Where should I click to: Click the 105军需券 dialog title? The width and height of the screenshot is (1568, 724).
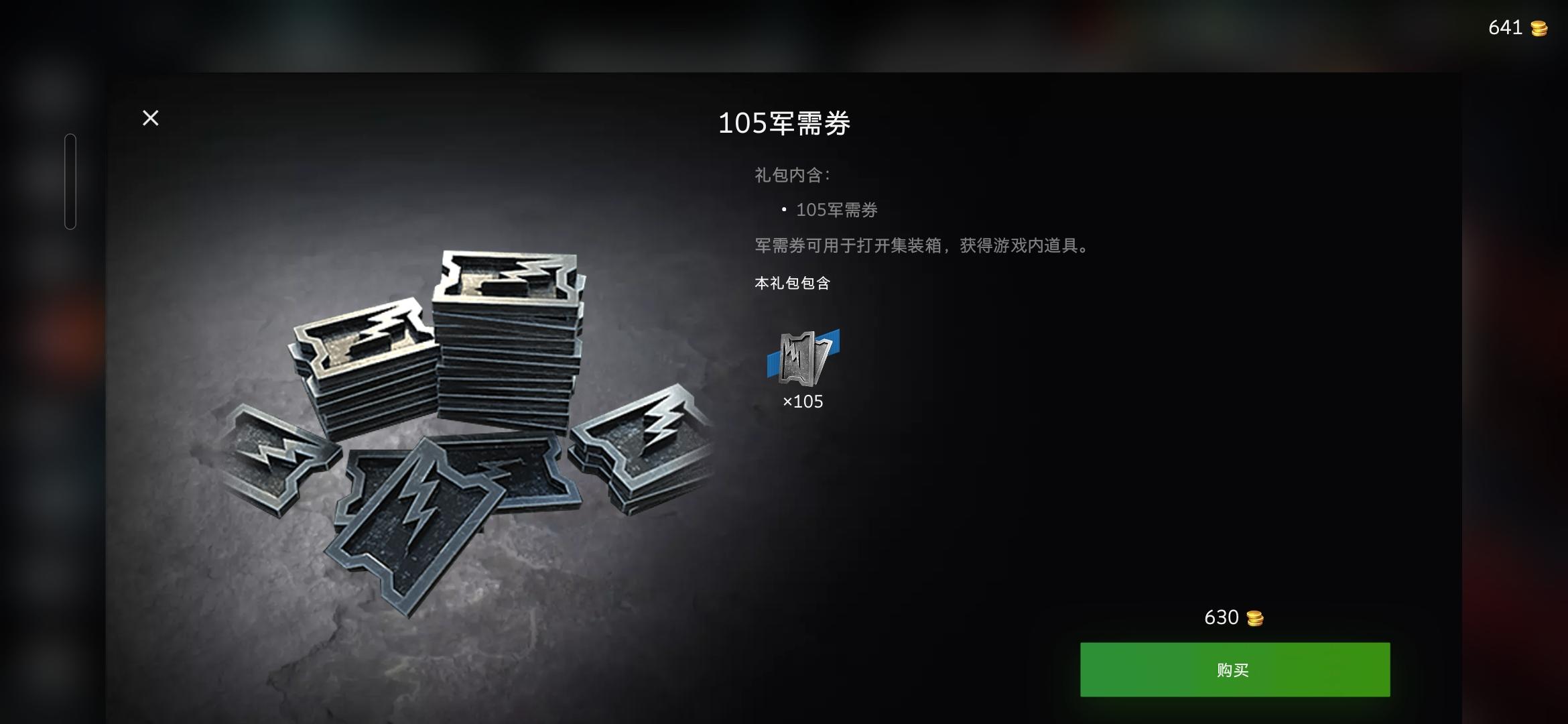(785, 124)
